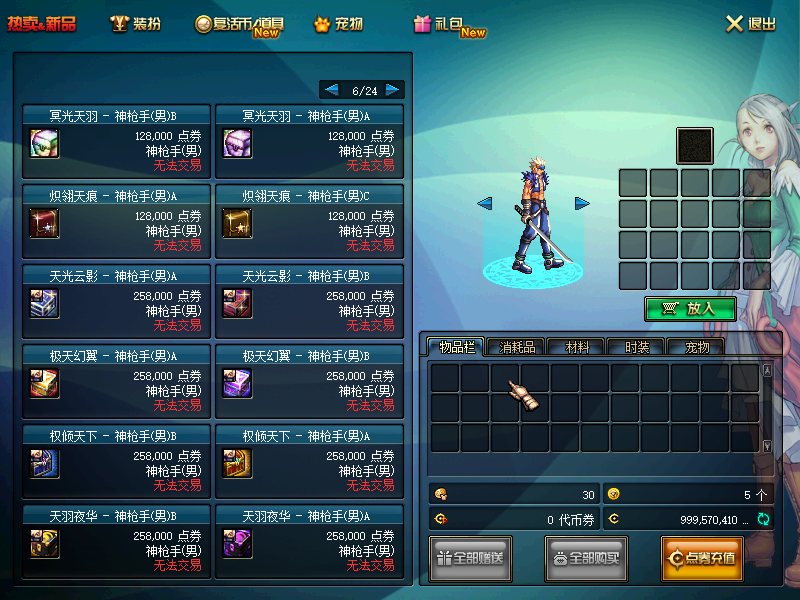Image resolution: width=800 pixels, height=600 pixels.
Task: Go to the next shop page
Action: [393, 90]
